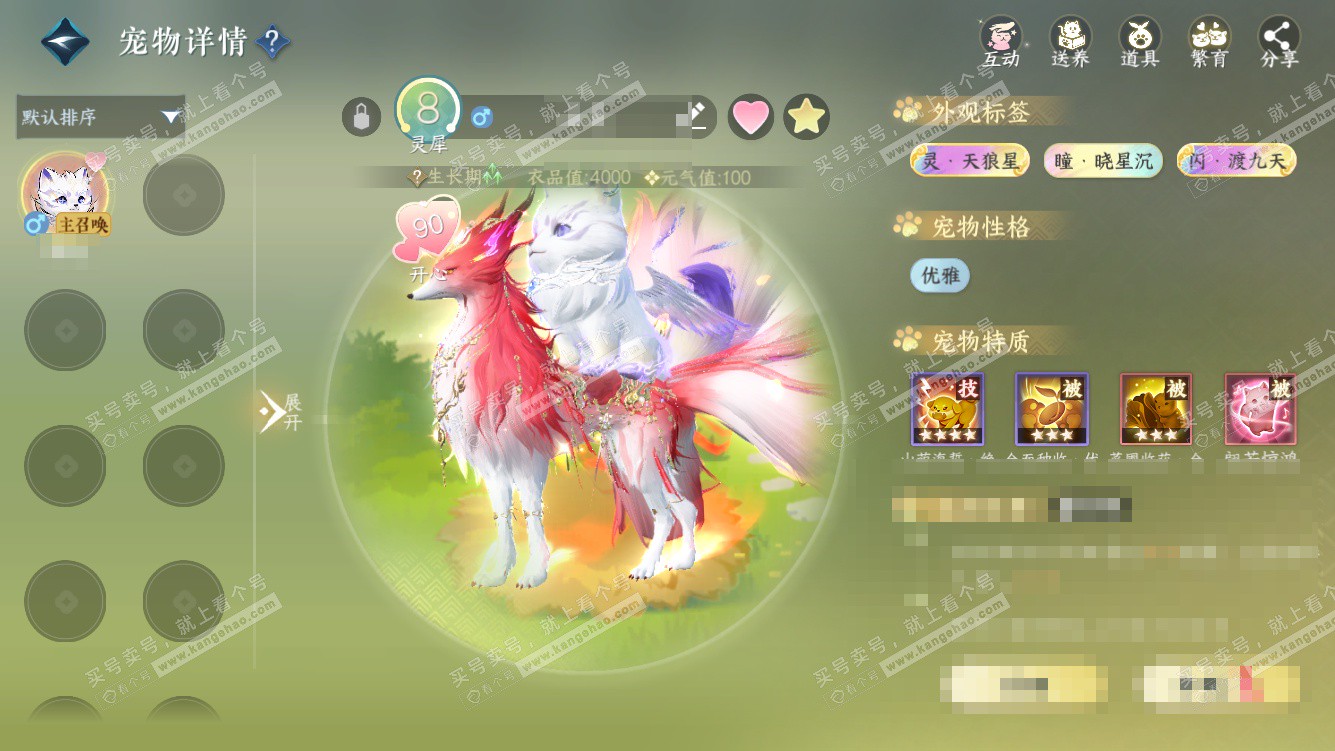The image size is (1335, 751).
Task: Open the 送养 adoption option
Action: 1070,42
